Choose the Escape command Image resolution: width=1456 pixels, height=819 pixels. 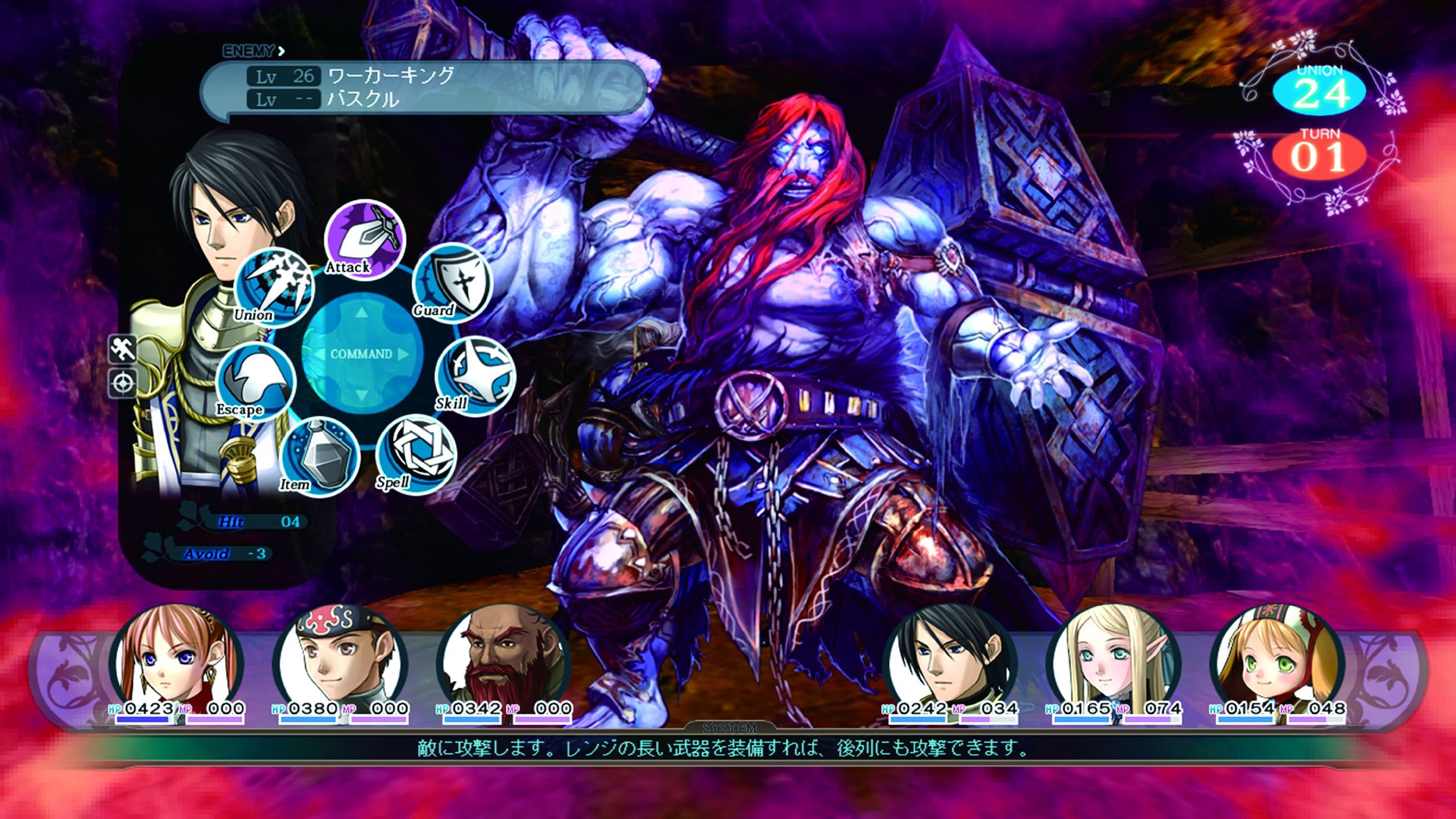tap(256, 382)
